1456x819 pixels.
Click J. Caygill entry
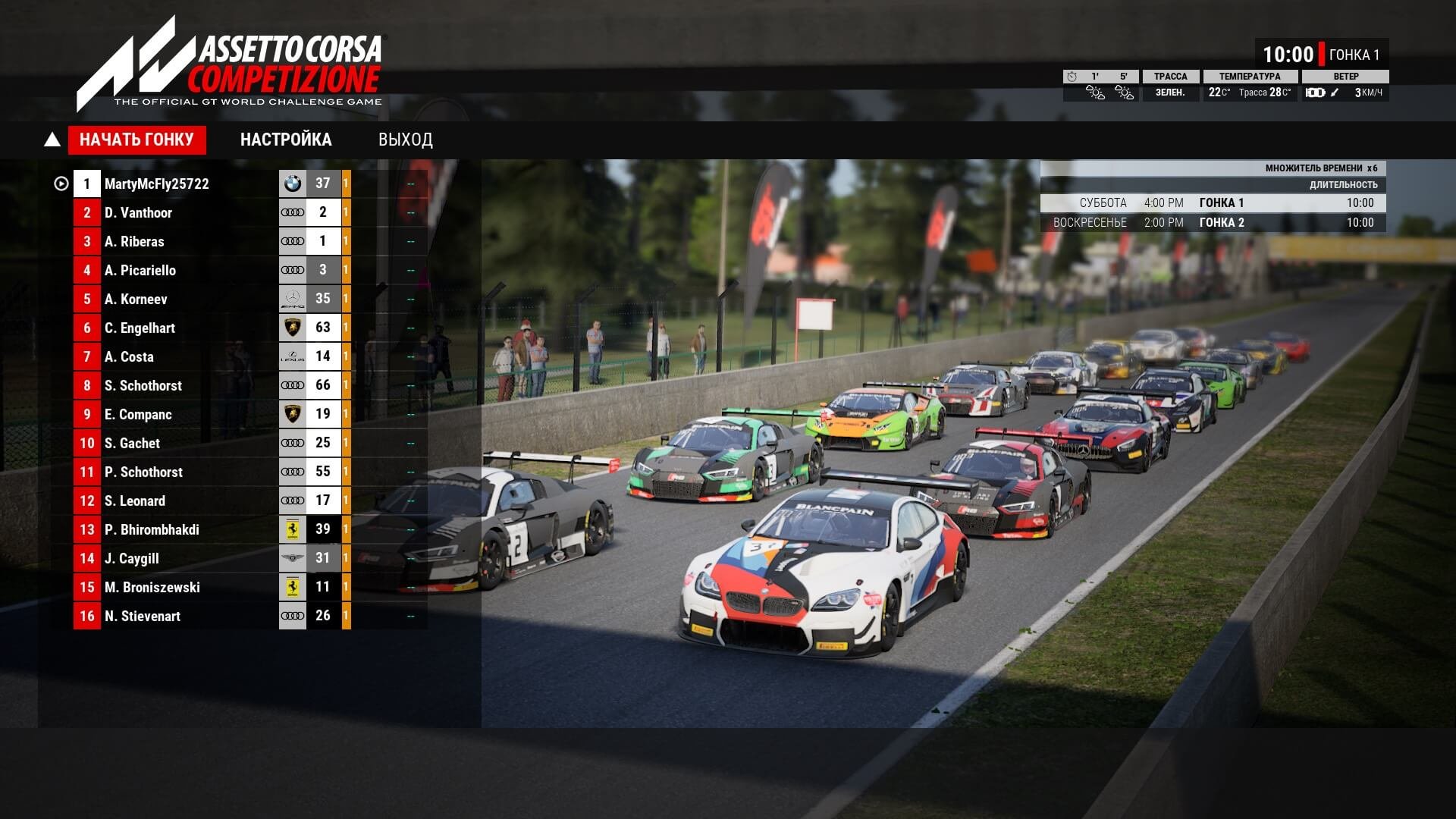click(x=132, y=558)
